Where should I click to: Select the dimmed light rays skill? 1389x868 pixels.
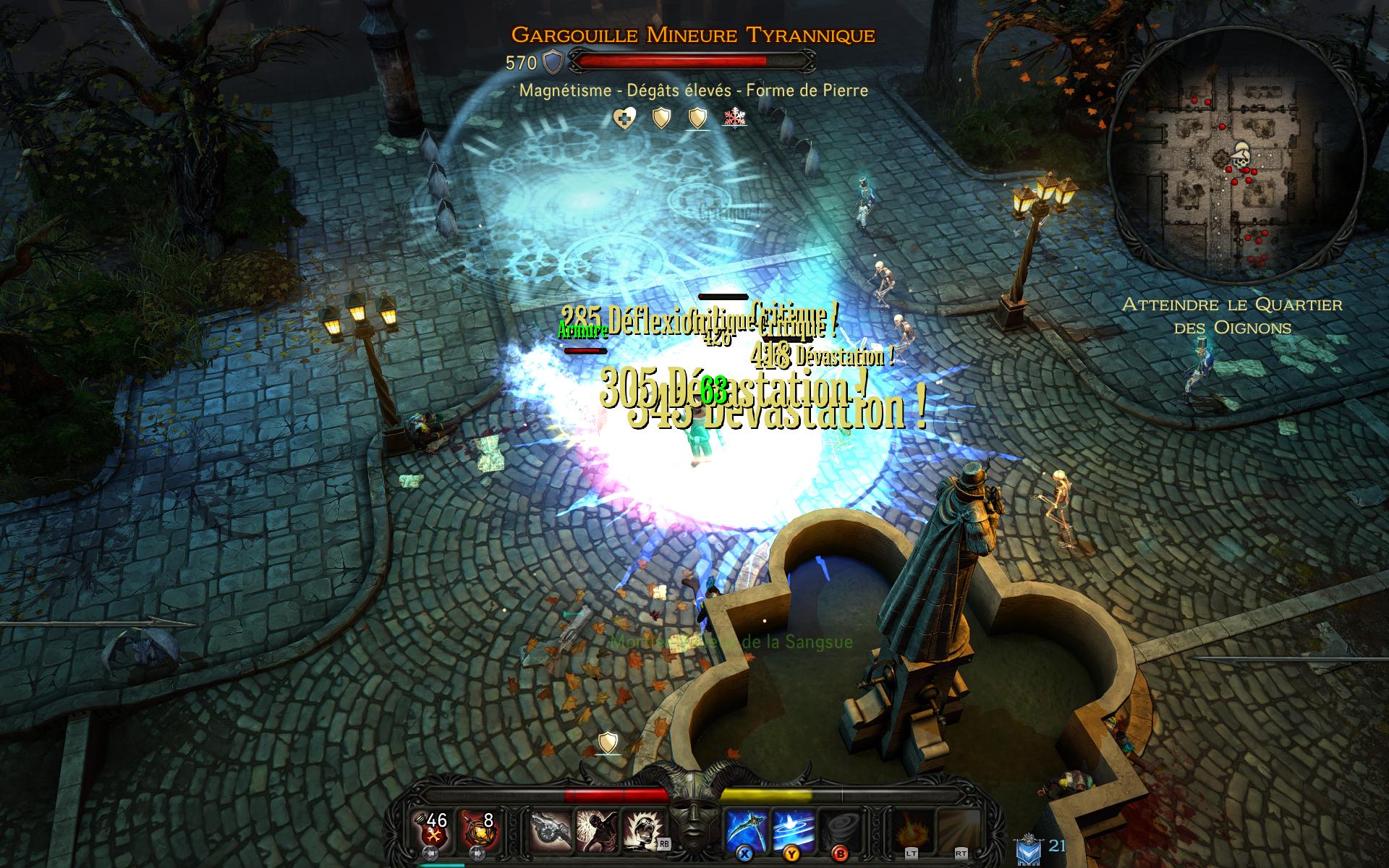click(956, 828)
